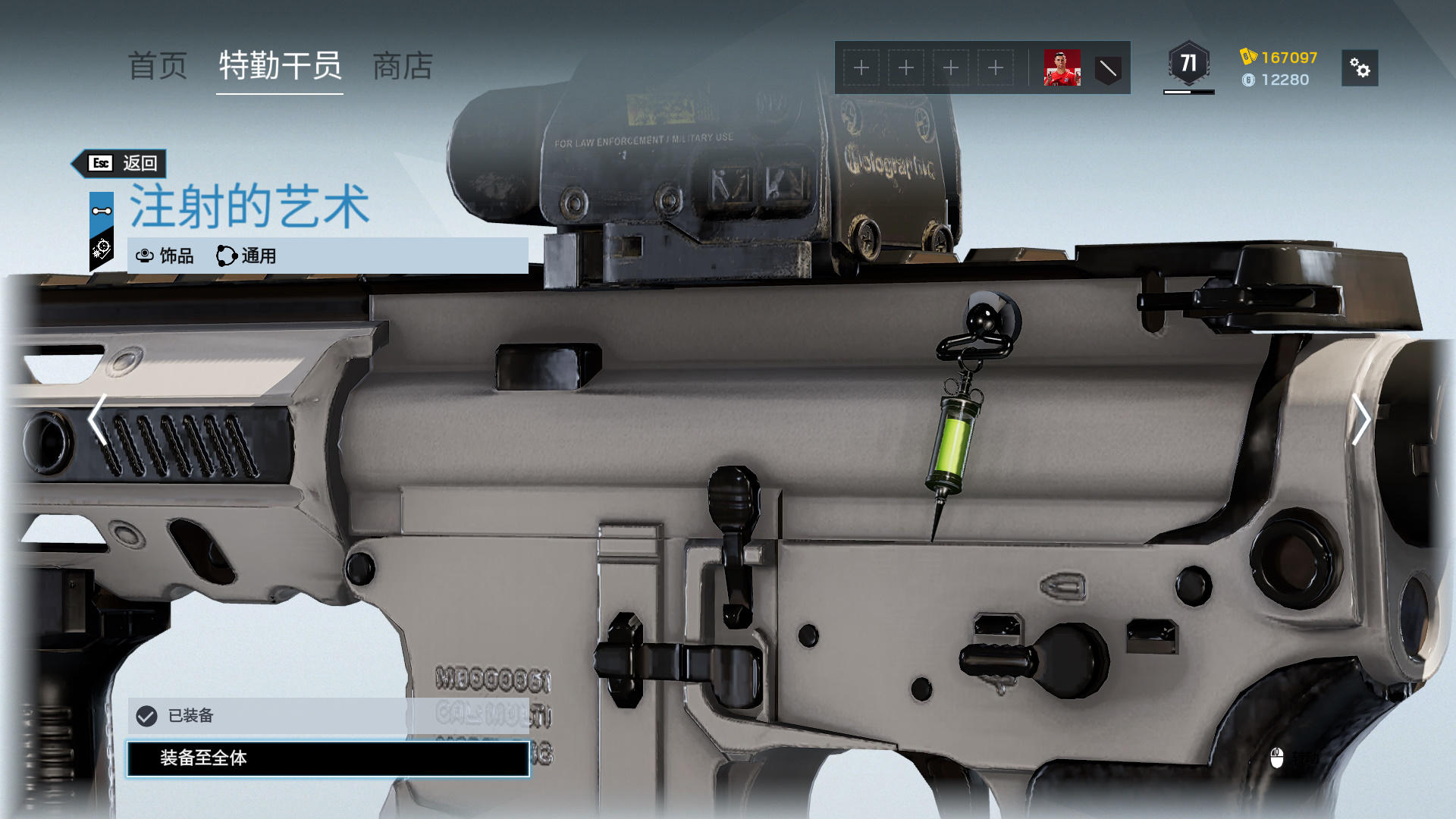The height and width of the screenshot is (819, 1456).
Task: Open the player avatar profile
Action: coord(1062,68)
